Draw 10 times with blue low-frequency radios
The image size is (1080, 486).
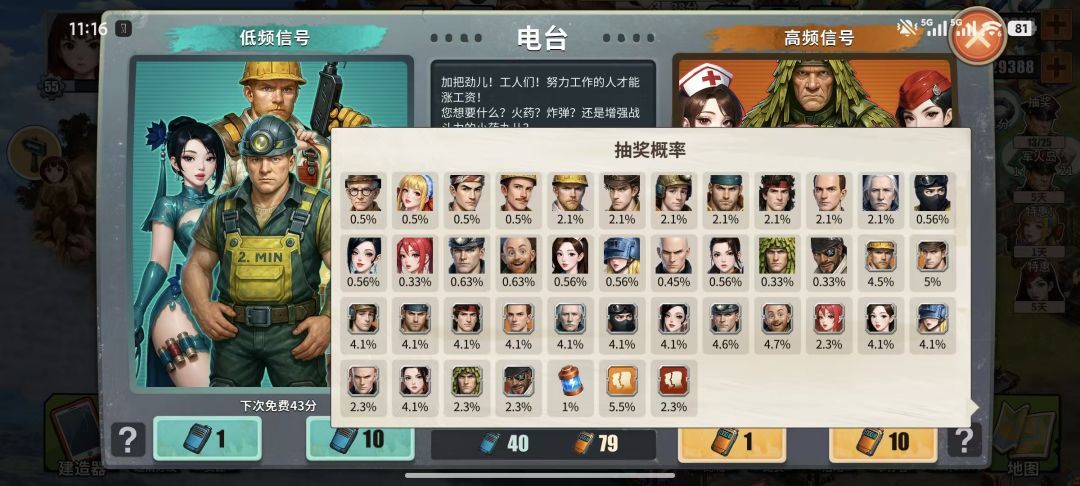click(358, 438)
